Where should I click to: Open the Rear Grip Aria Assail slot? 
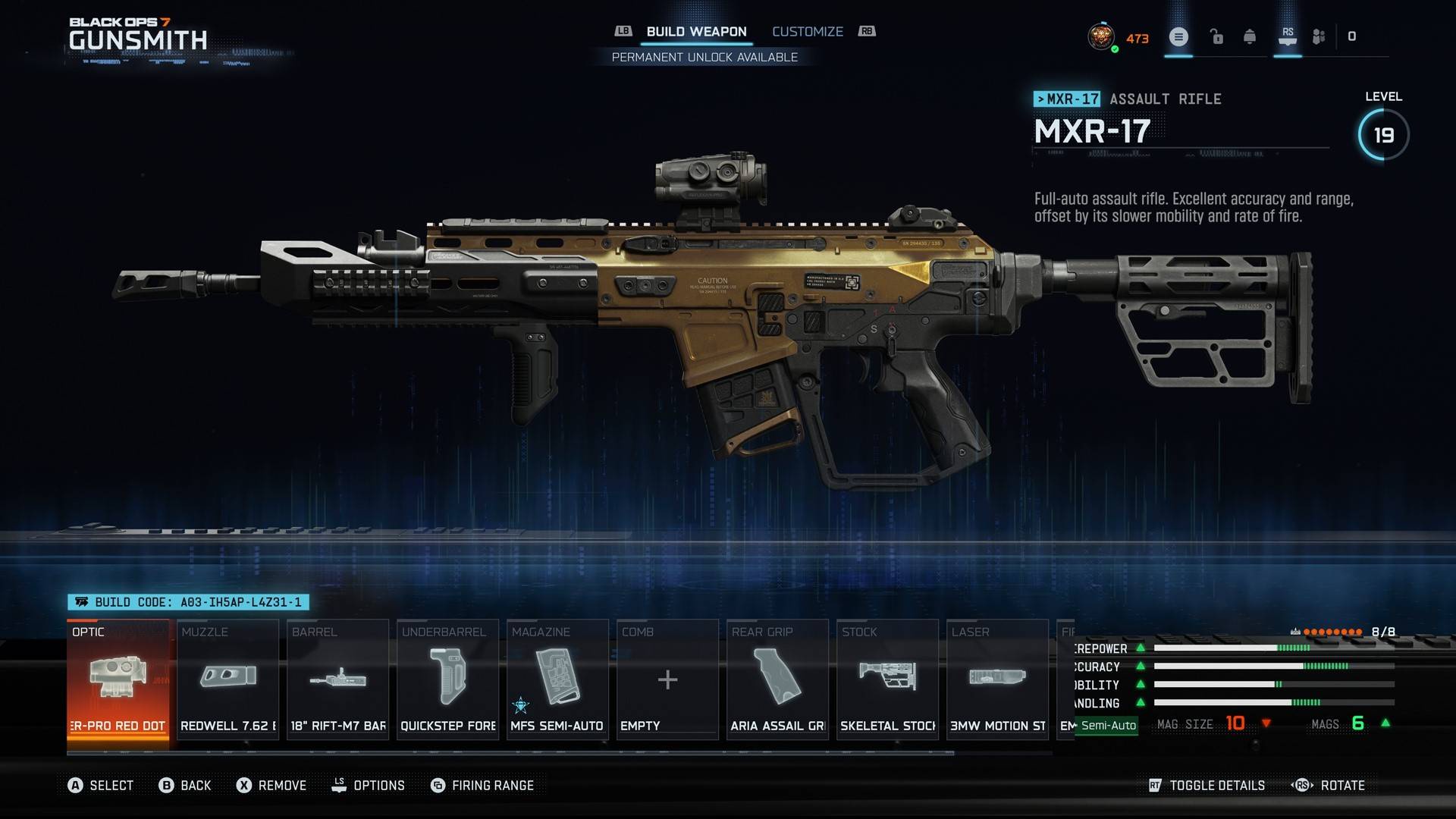click(777, 679)
